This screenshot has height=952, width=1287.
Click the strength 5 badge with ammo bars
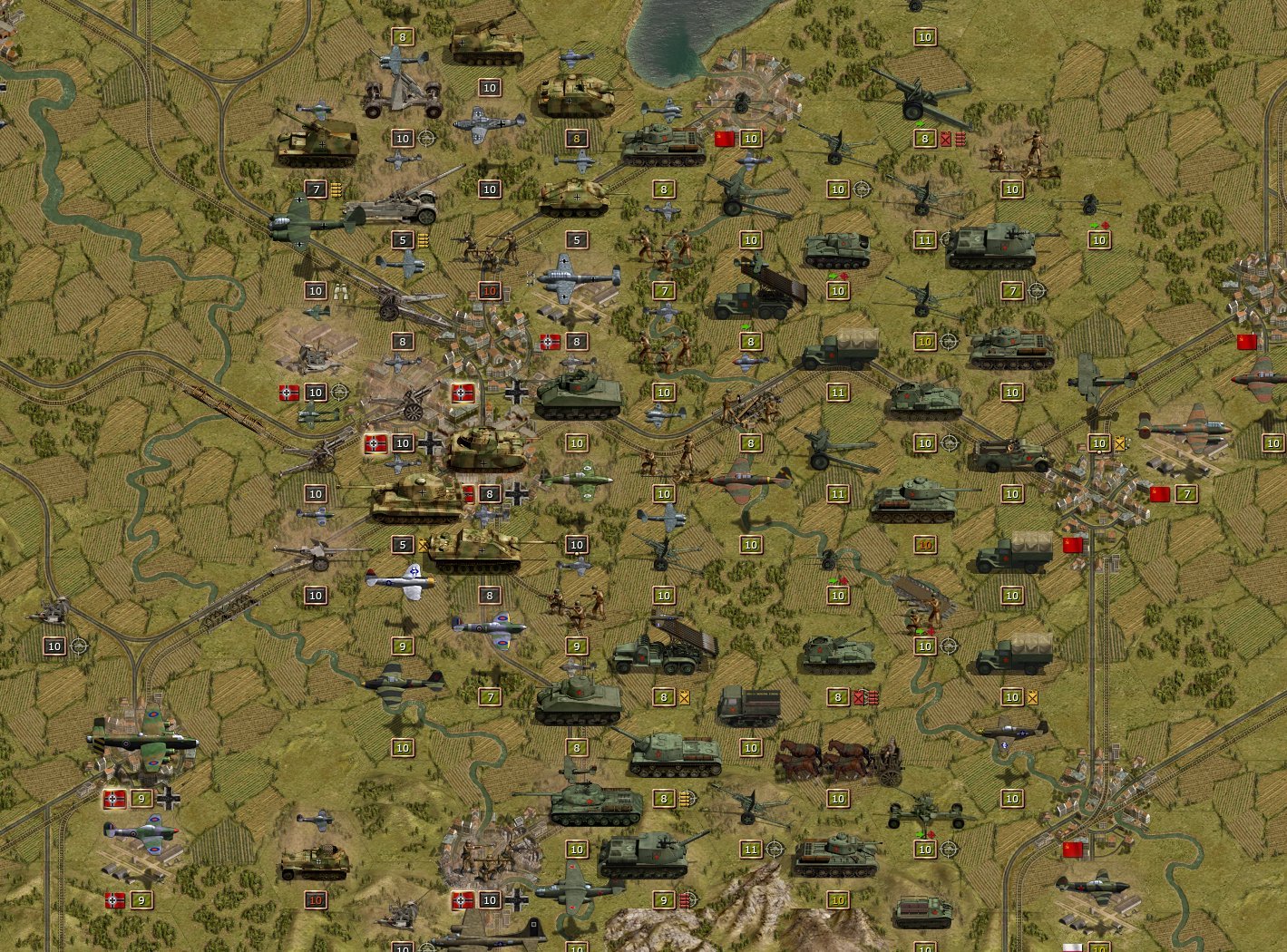coord(403,240)
